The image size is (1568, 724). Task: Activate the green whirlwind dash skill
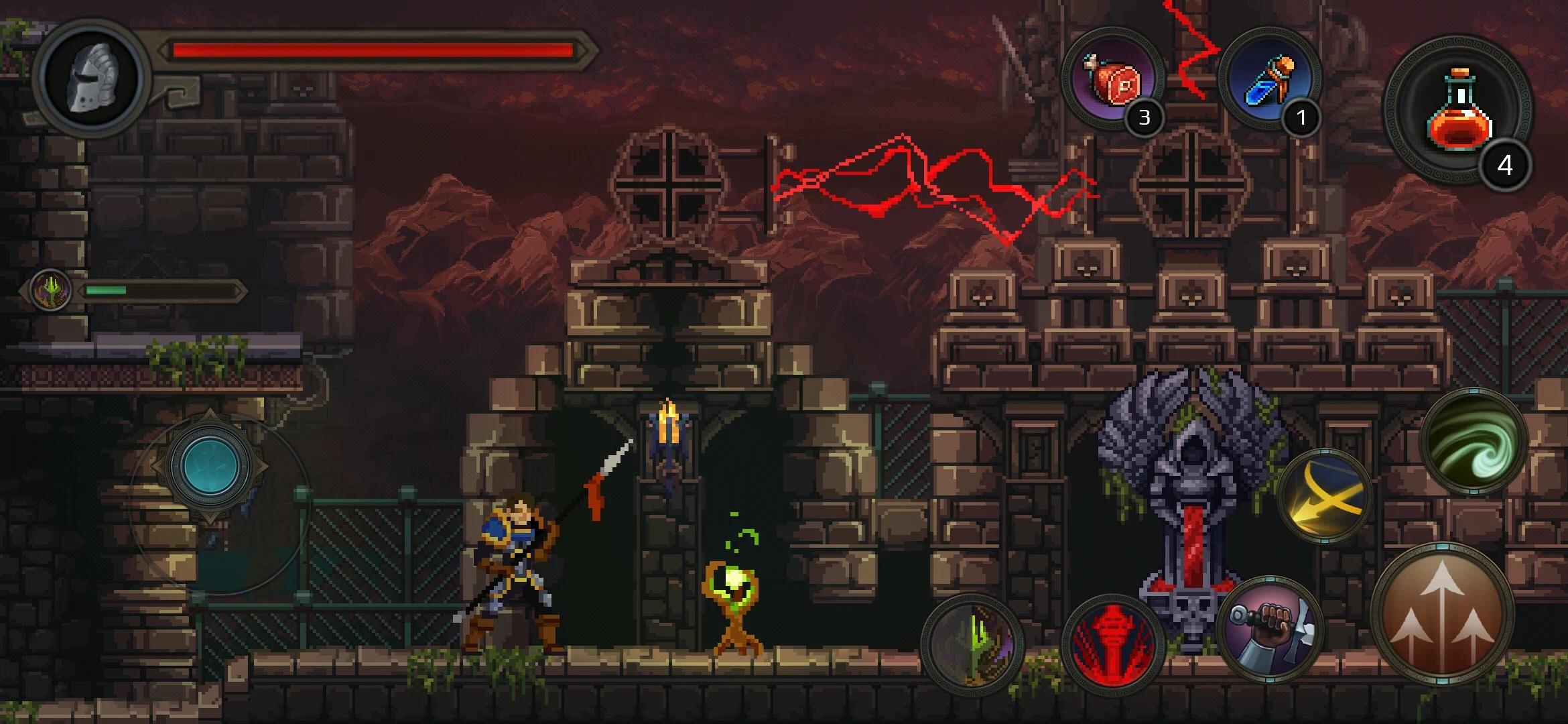pyautogui.click(x=1472, y=442)
